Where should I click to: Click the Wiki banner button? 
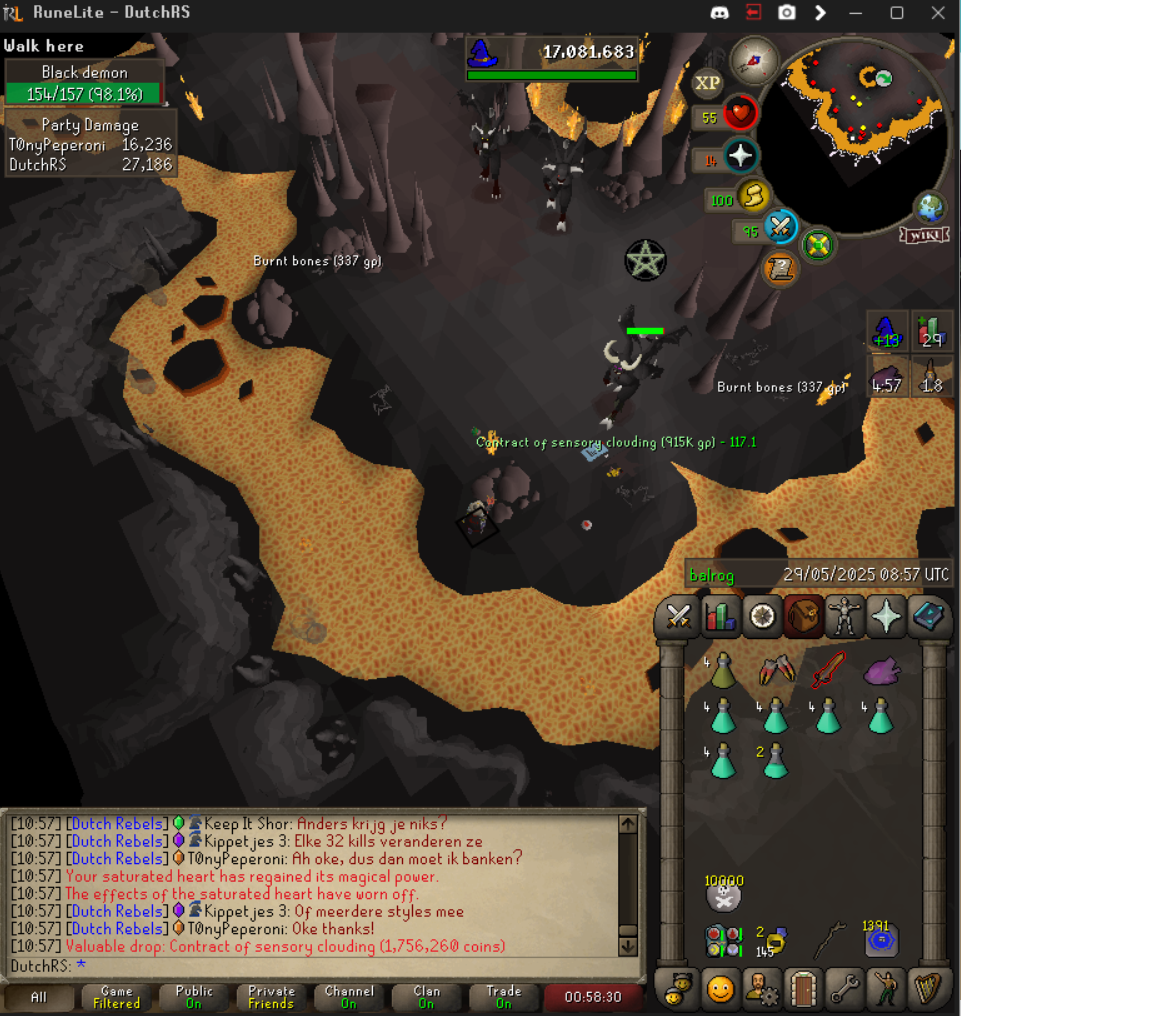coord(924,235)
